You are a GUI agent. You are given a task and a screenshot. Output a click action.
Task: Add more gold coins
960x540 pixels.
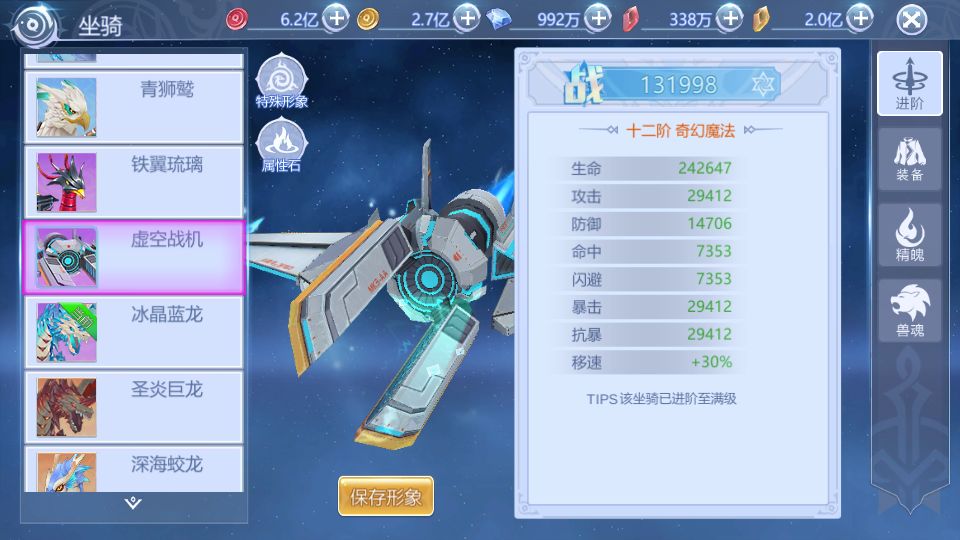[x=467, y=18]
